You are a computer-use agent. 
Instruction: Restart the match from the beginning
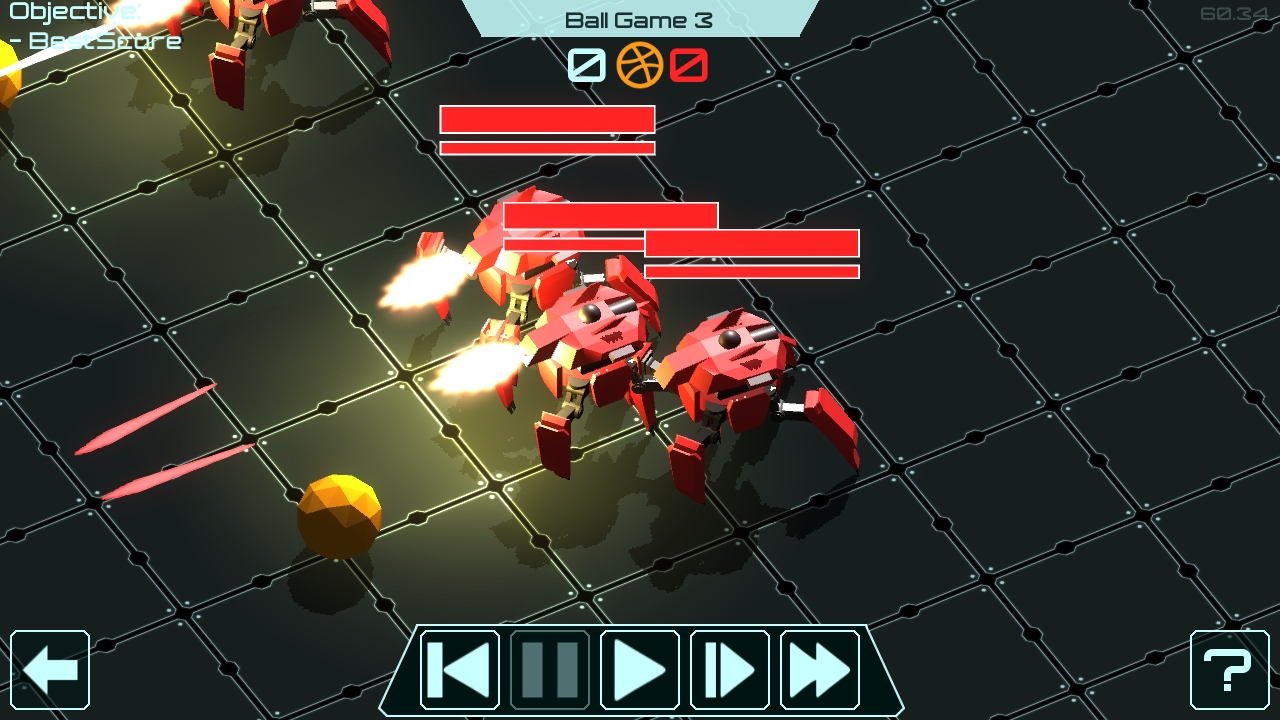tap(462, 670)
